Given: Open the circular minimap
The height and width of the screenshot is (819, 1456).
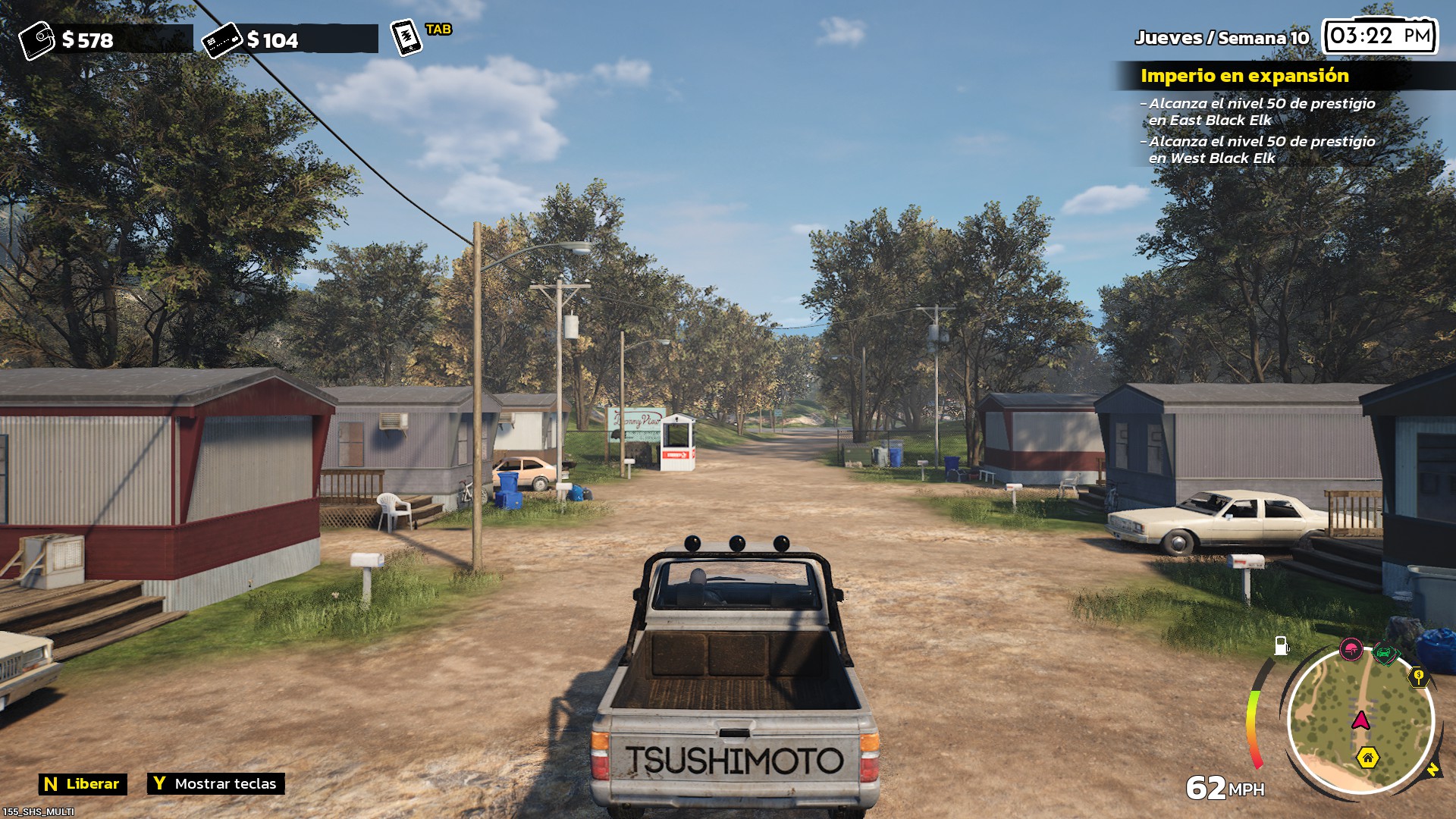Looking at the screenshot, I should pos(1360,719).
